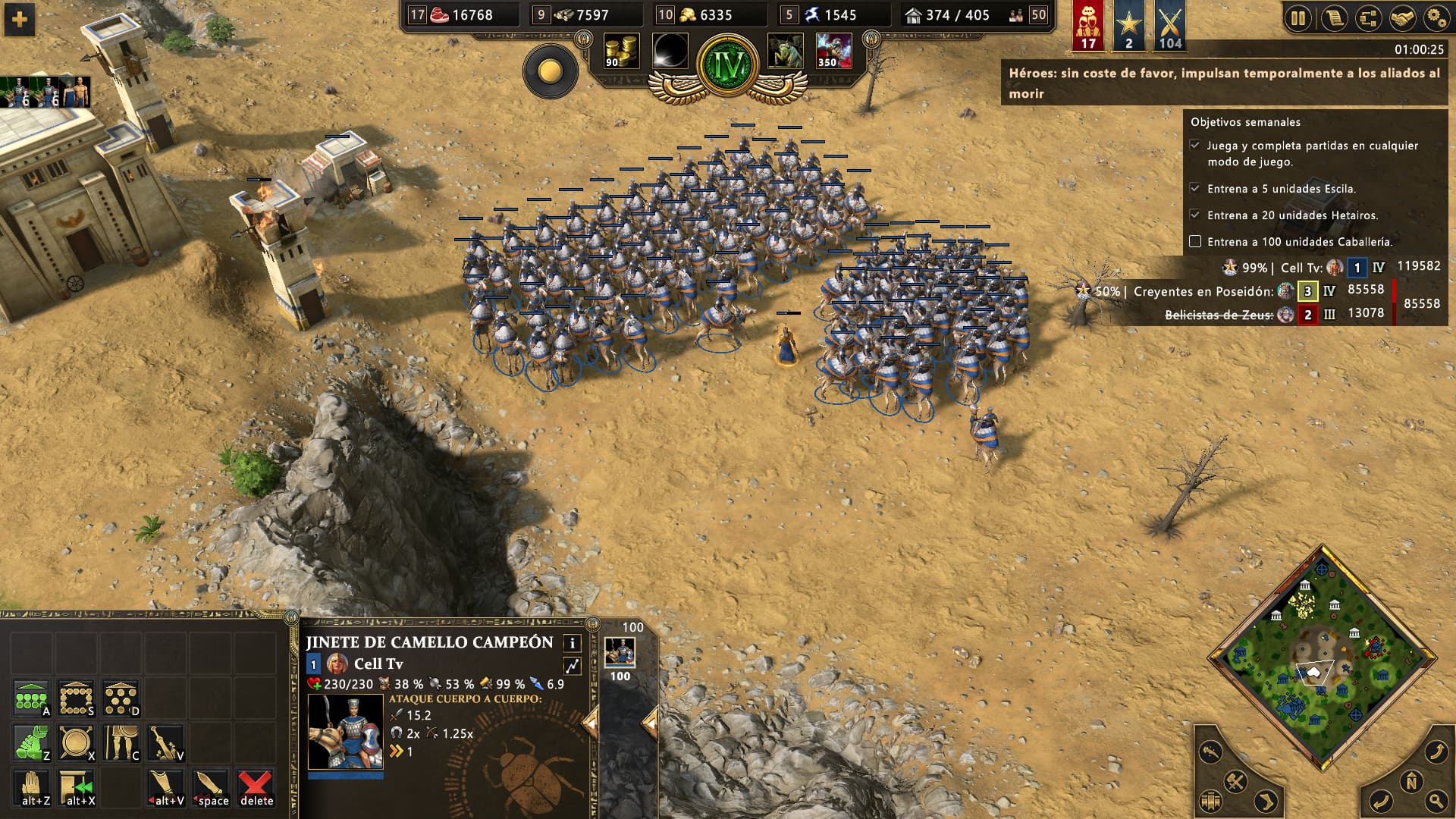Cast the locust insect god power

[x=786, y=52]
